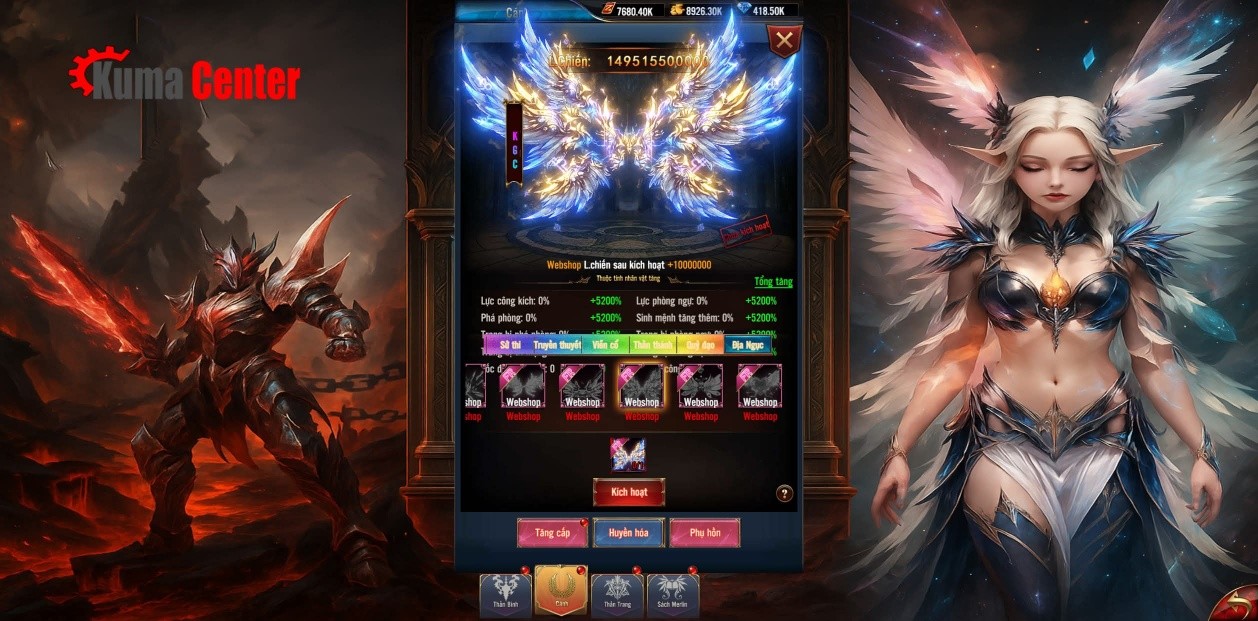
Task: Choose the Truyền thuyết rarity filter
Action: [556, 344]
